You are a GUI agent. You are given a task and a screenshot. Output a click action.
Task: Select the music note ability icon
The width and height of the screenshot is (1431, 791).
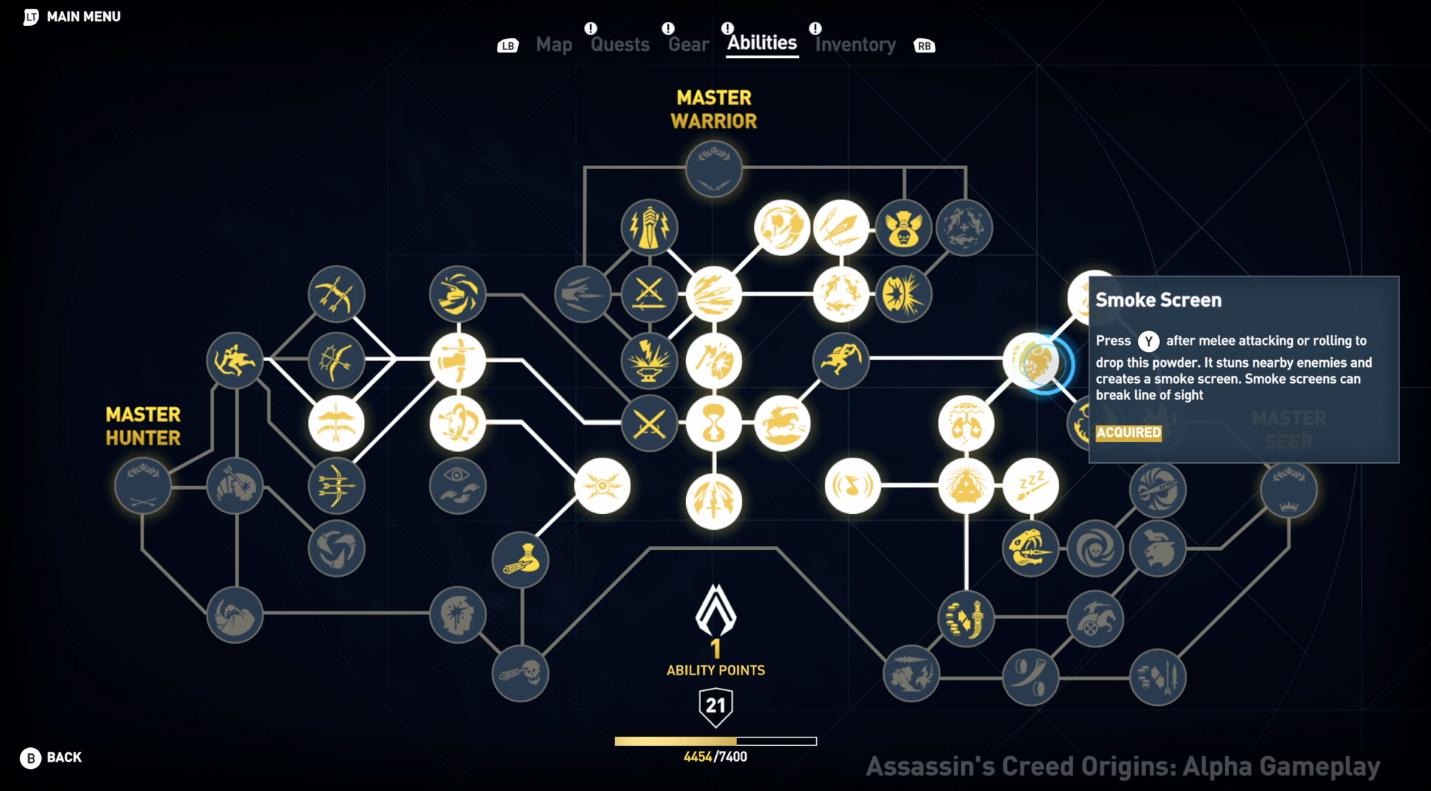pos(852,487)
